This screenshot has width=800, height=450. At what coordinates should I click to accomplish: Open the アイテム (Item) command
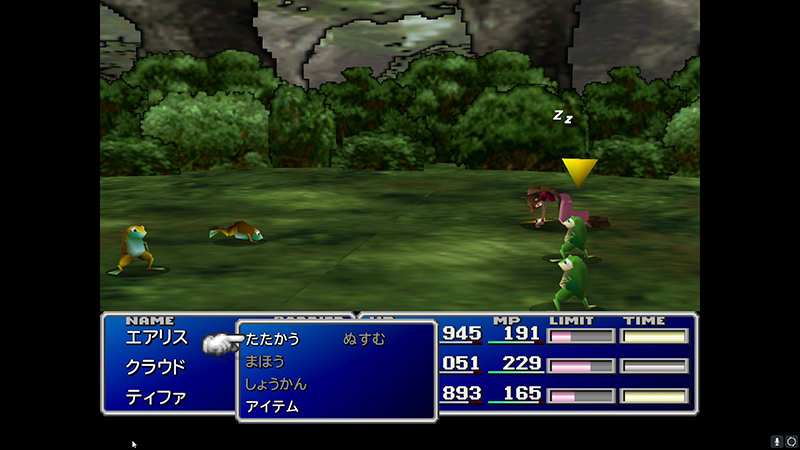pyautogui.click(x=272, y=406)
